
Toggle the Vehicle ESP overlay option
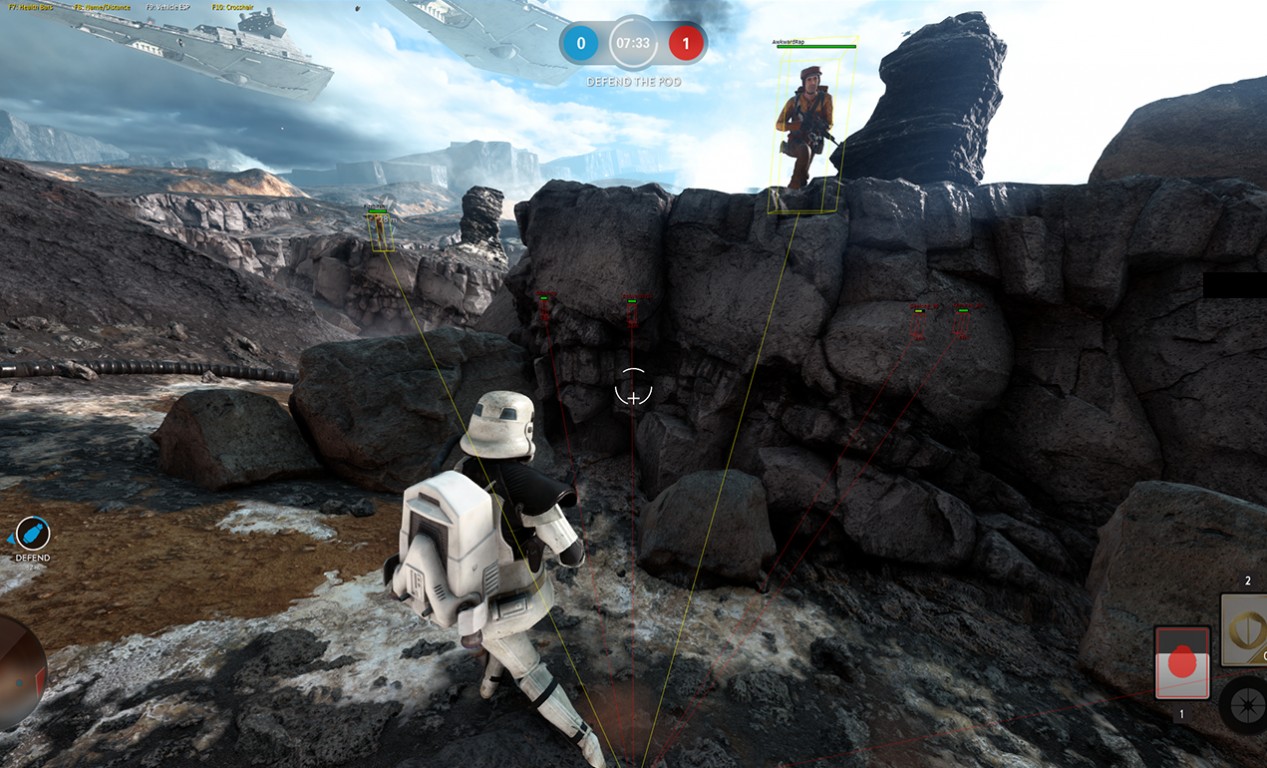click(170, 7)
